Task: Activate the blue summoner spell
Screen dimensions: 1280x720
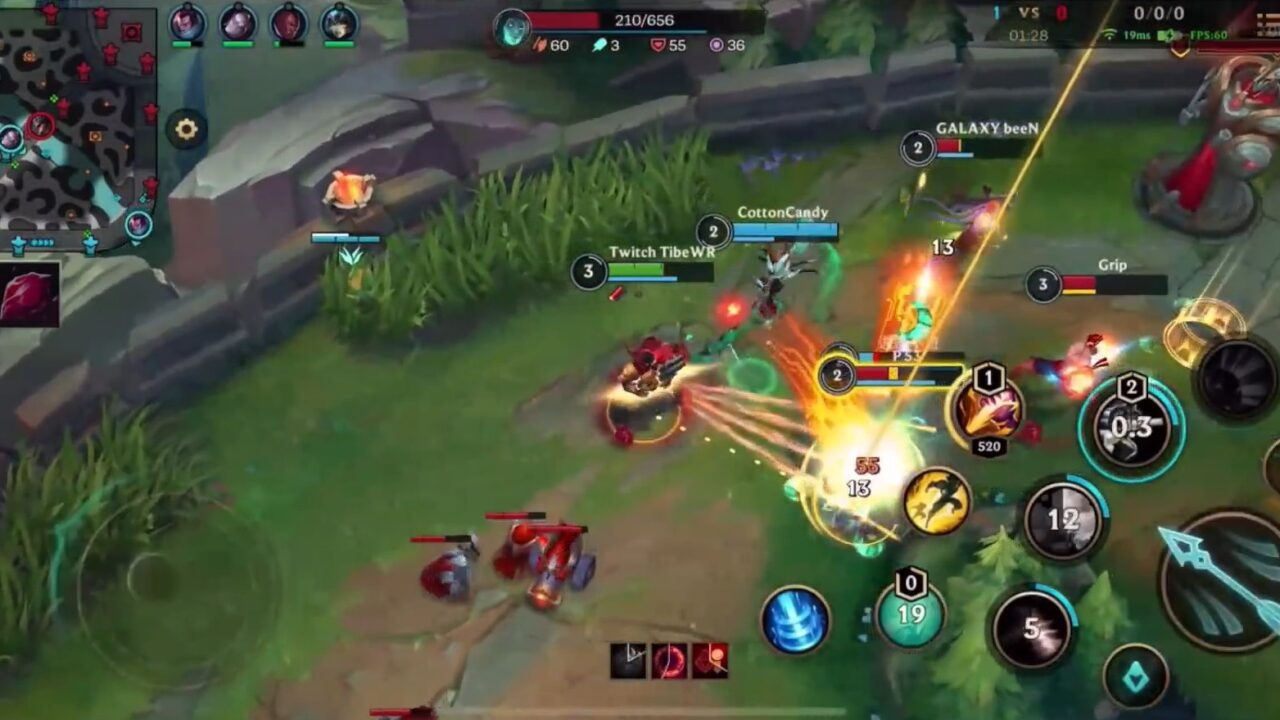Action: coord(795,617)
